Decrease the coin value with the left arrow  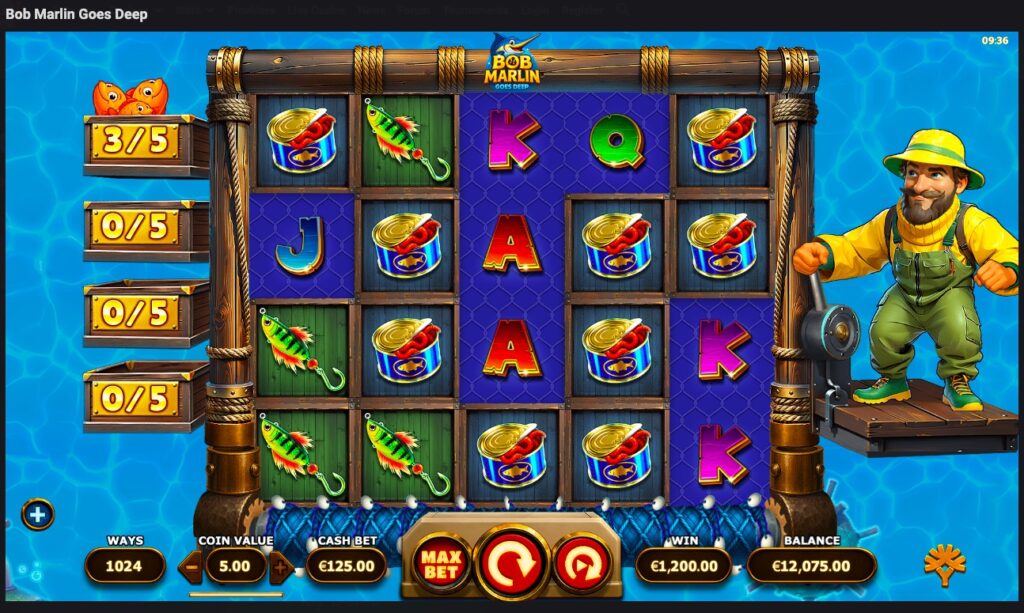191,567
